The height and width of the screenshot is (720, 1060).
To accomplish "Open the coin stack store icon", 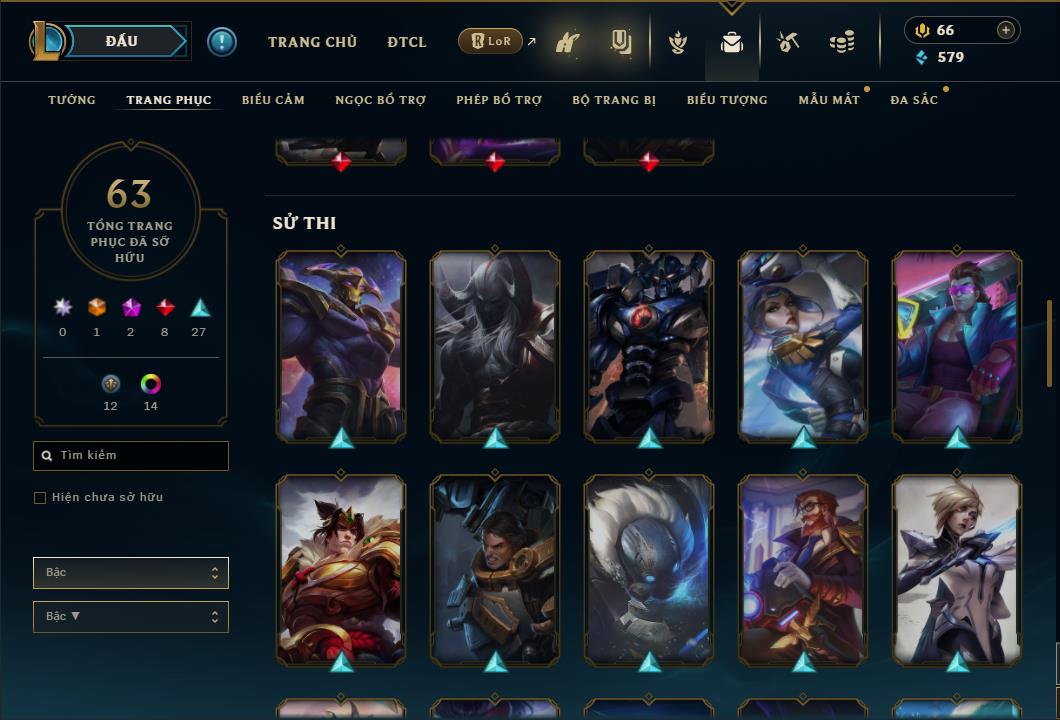I will tap(842, 42).
